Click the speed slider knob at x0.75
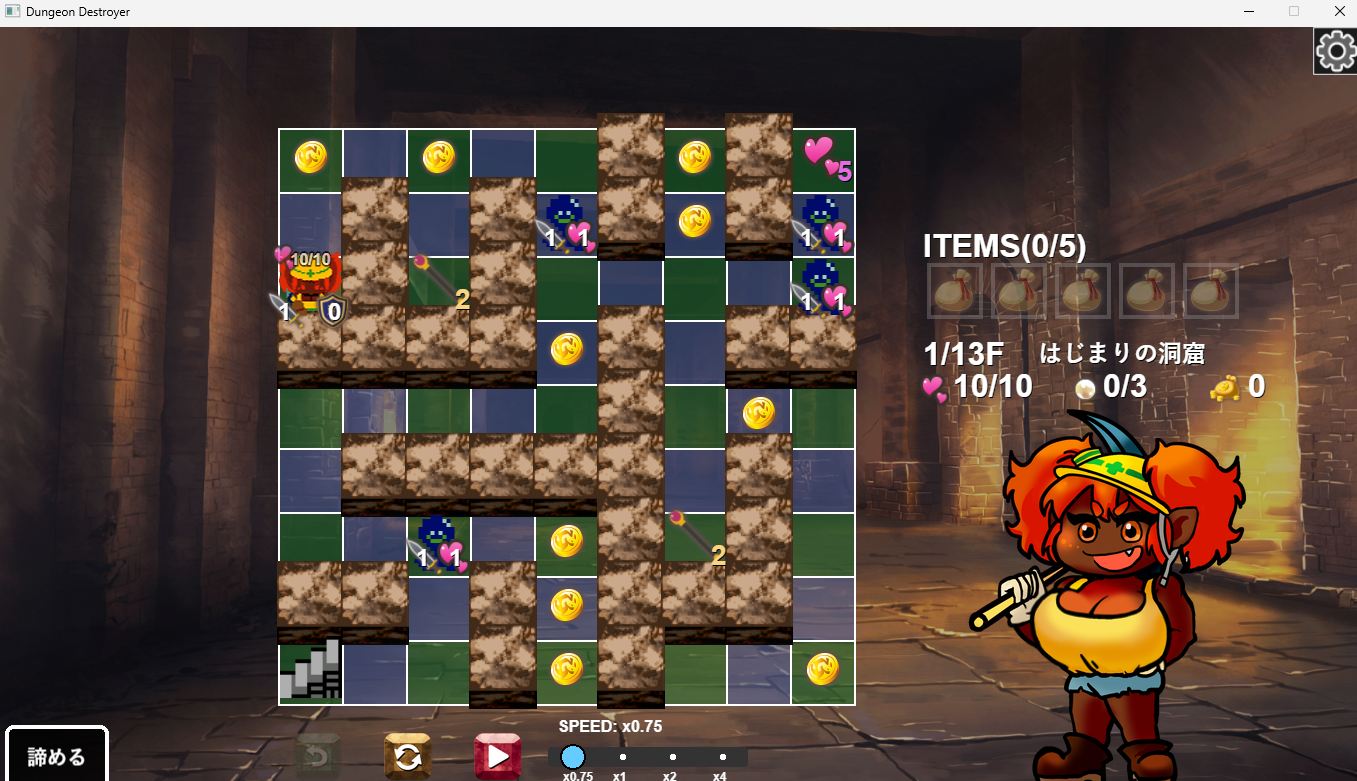 pyautogui.click(x=572, y=758)
